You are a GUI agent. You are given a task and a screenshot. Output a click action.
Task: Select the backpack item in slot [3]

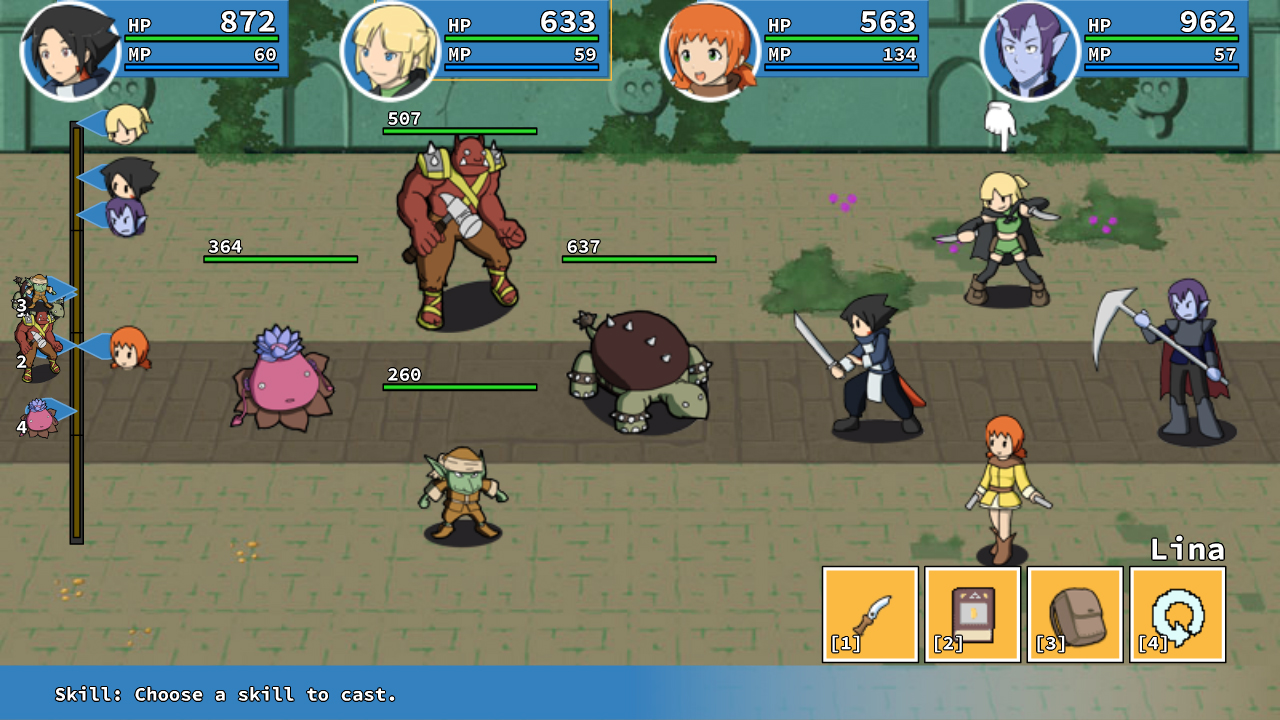1076,613
